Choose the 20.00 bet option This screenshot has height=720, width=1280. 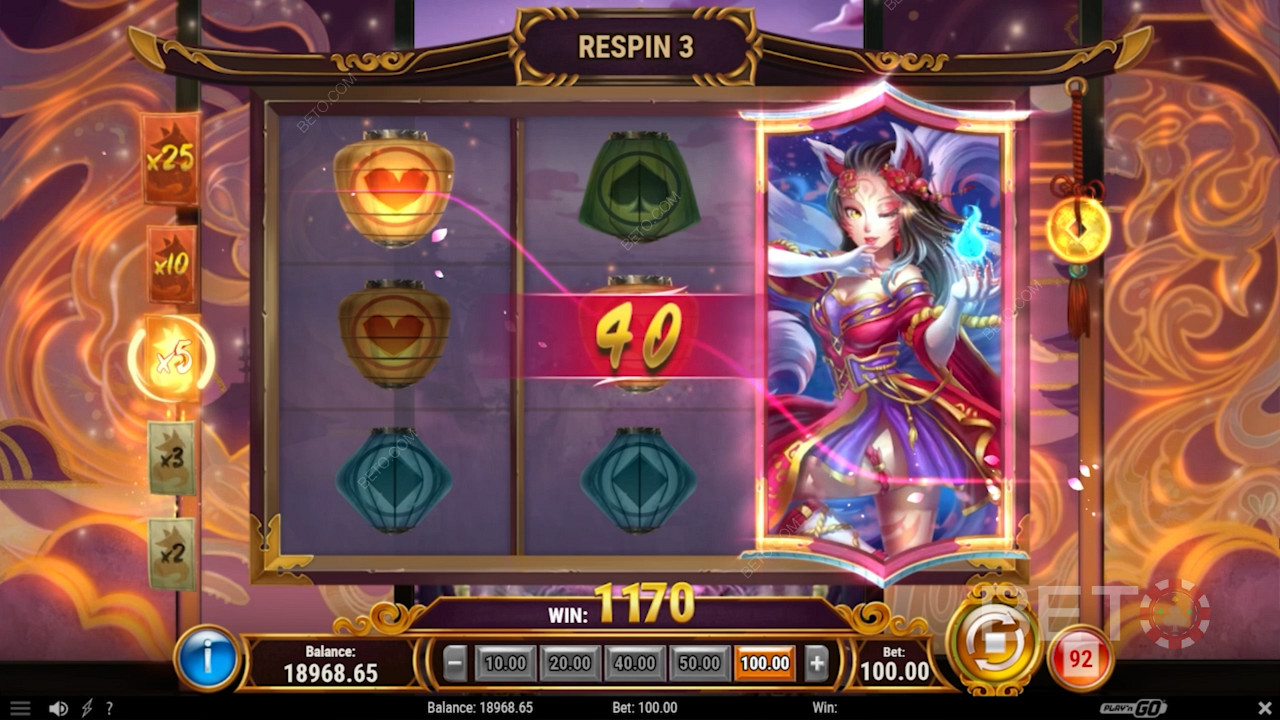(570, 663)
